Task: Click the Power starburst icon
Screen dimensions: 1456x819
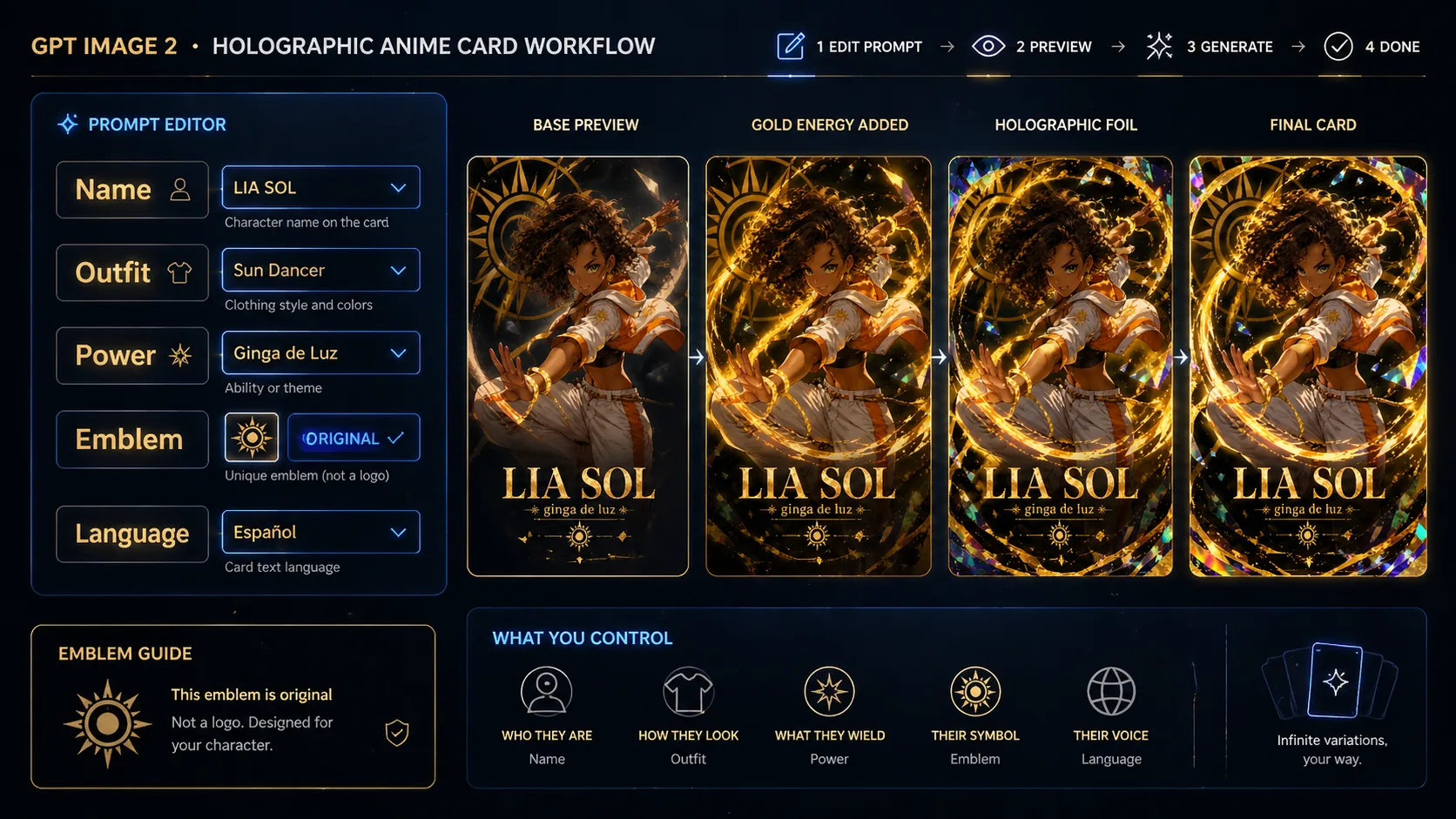Action: [x=180, y=355]
